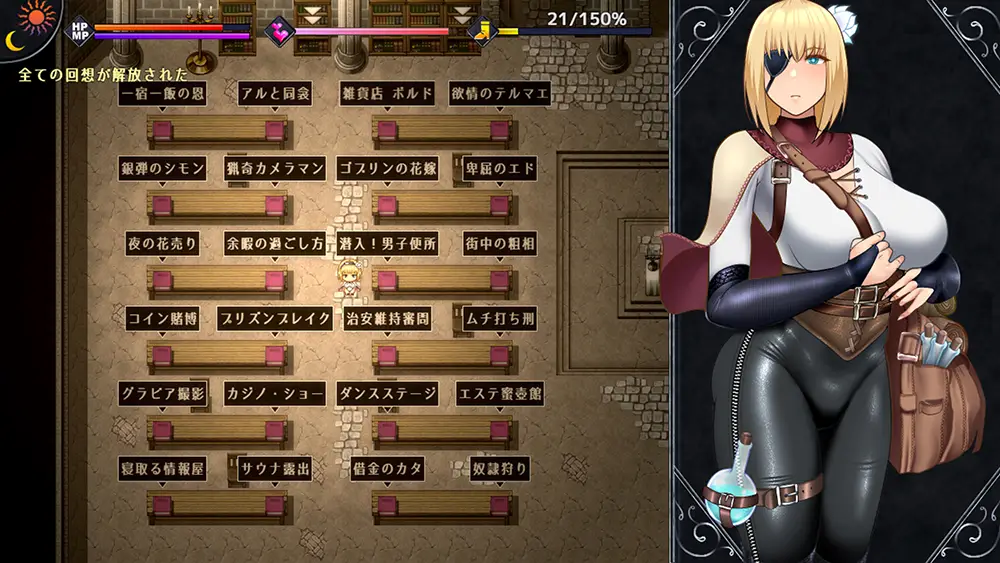Viewport: 1000px width, 563px height.
Task: Choose the アルと同衾 recollection label
Action: (275, 94)
